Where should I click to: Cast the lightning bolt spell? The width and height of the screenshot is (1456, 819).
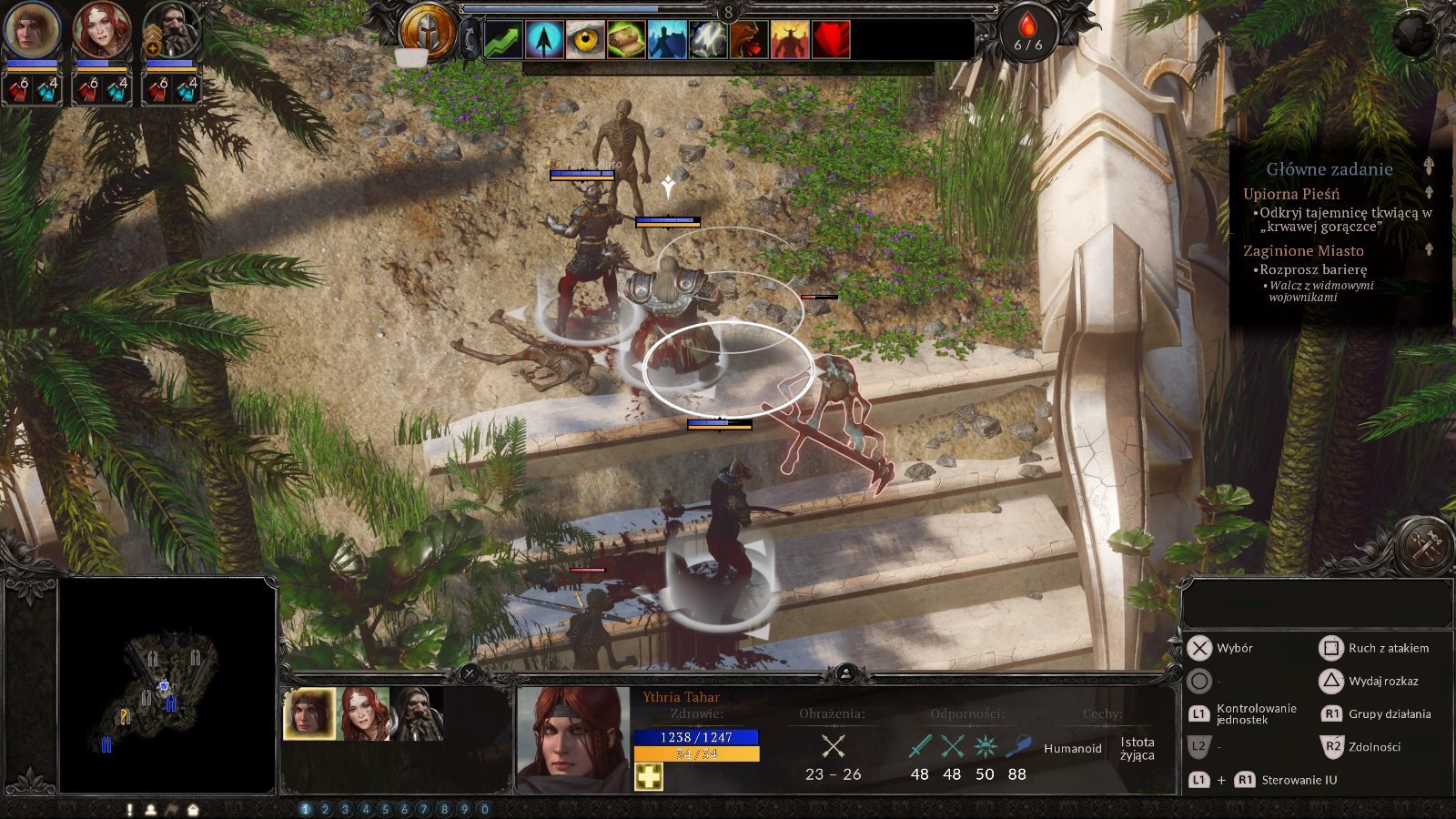(708, 40)
